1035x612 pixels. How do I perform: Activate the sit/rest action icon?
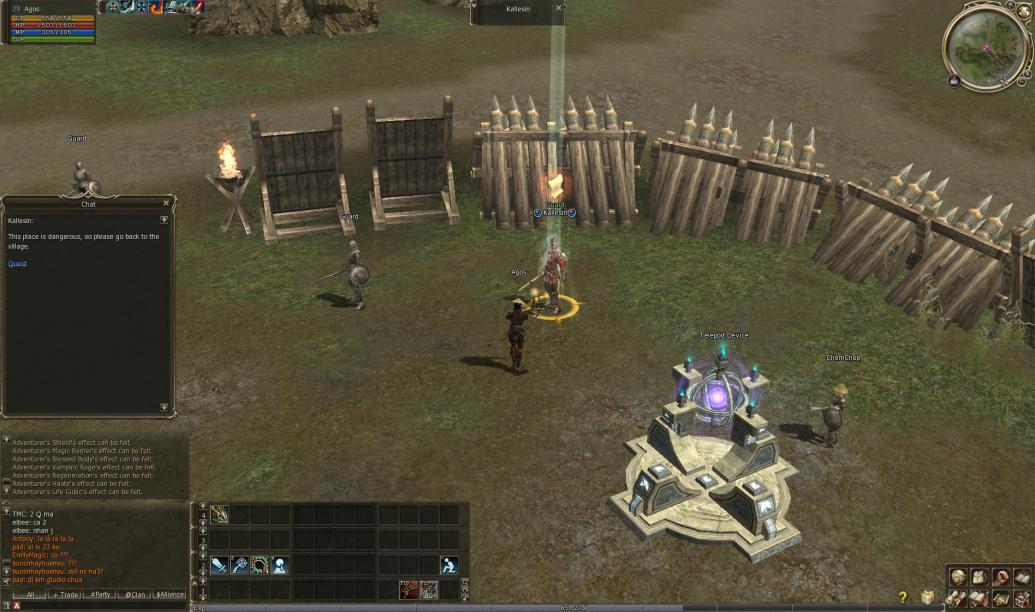(450, 565)
